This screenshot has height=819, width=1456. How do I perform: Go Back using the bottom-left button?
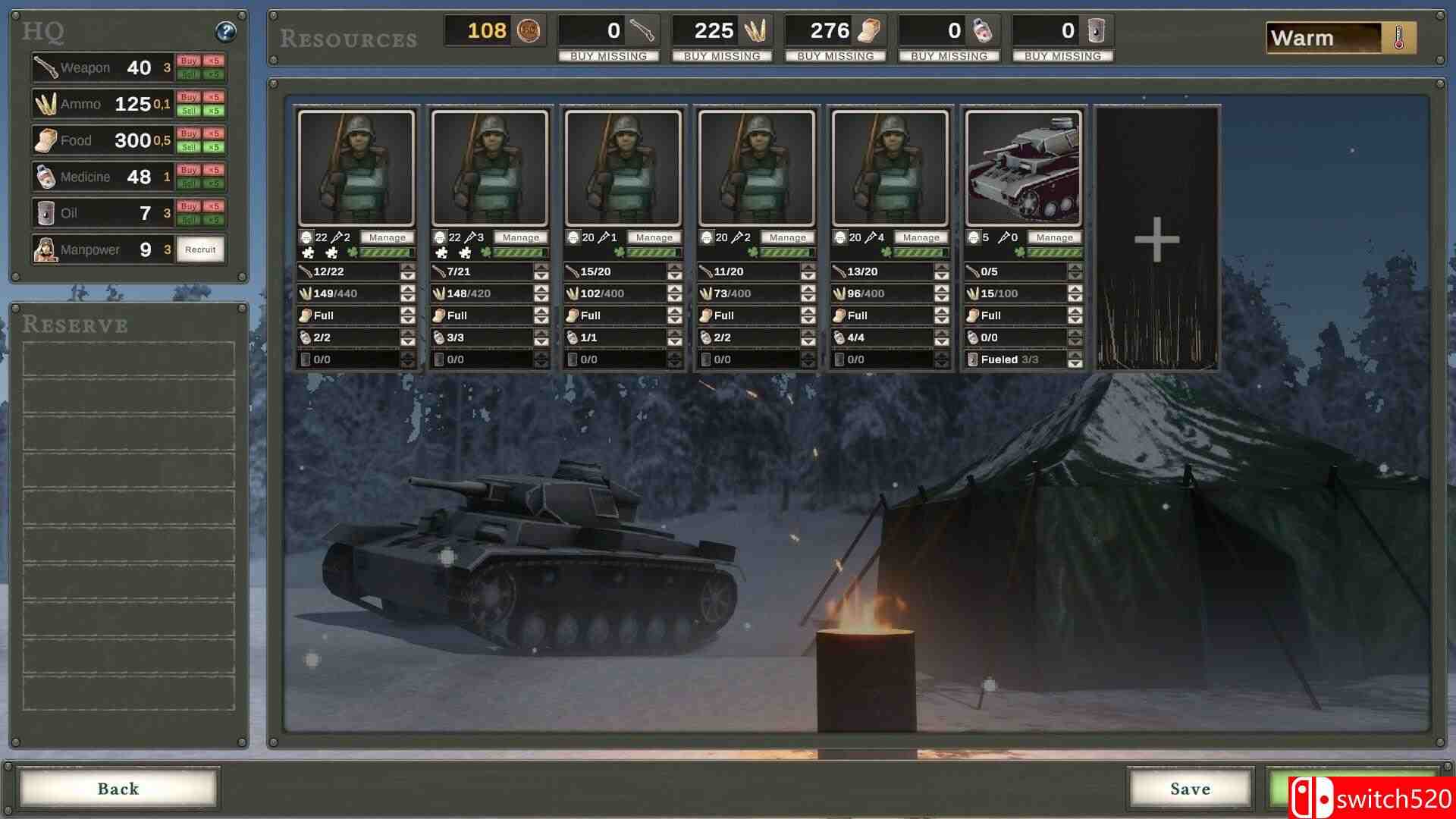coord(118,789)
